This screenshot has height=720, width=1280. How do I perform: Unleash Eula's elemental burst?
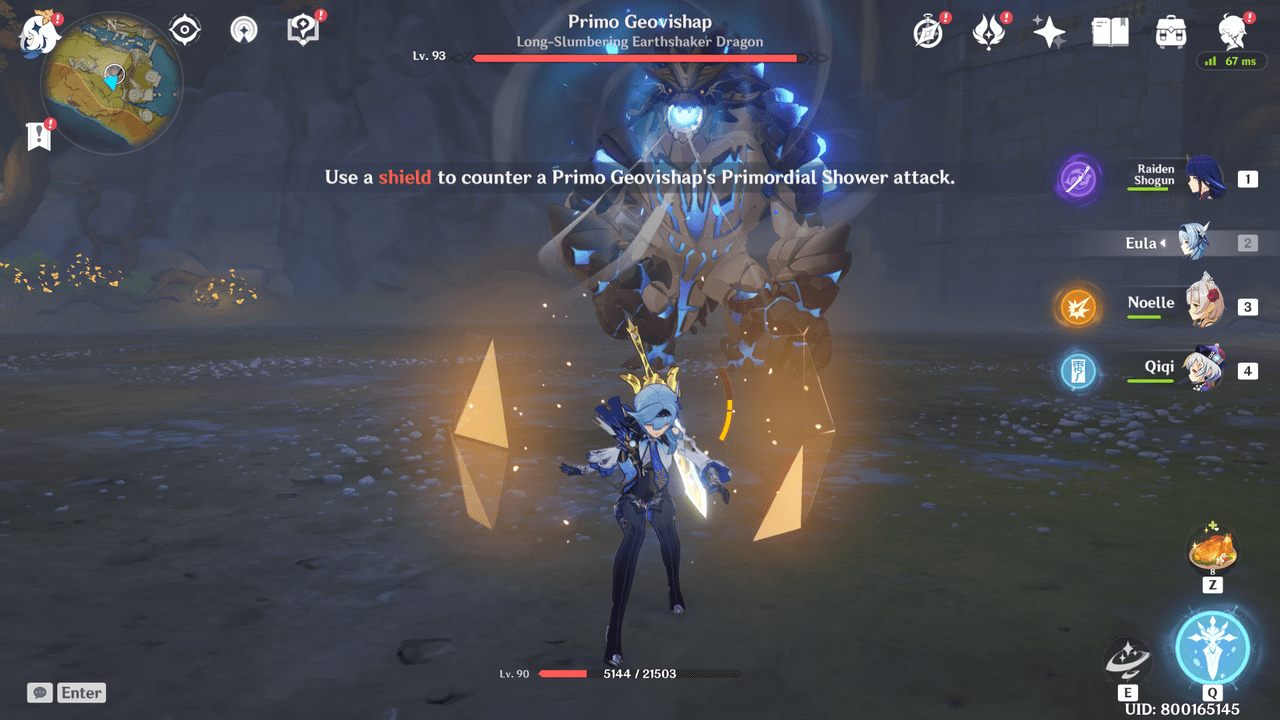1212,647
